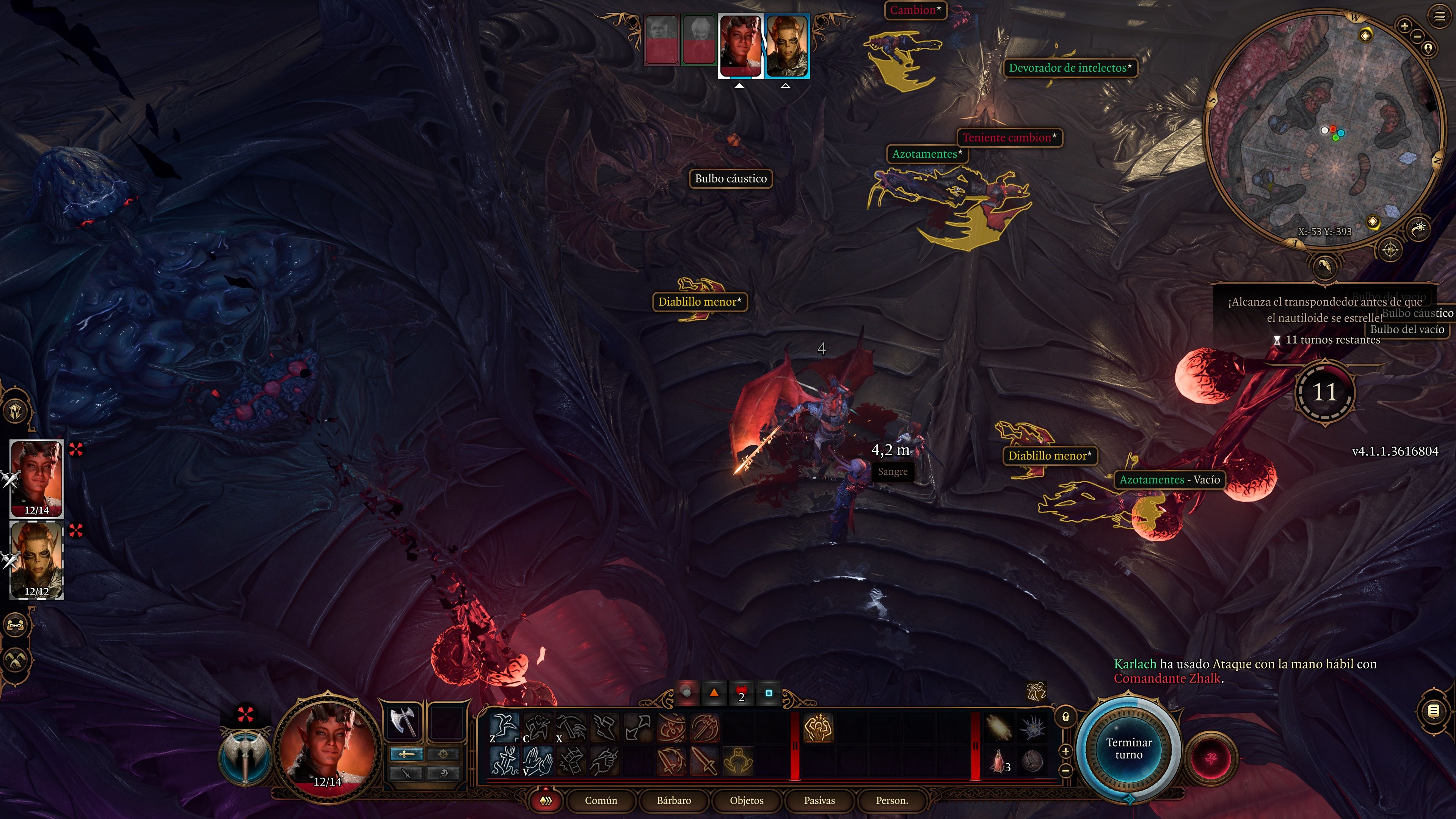Show the Objetos hotbar tab

pos(746,800)
